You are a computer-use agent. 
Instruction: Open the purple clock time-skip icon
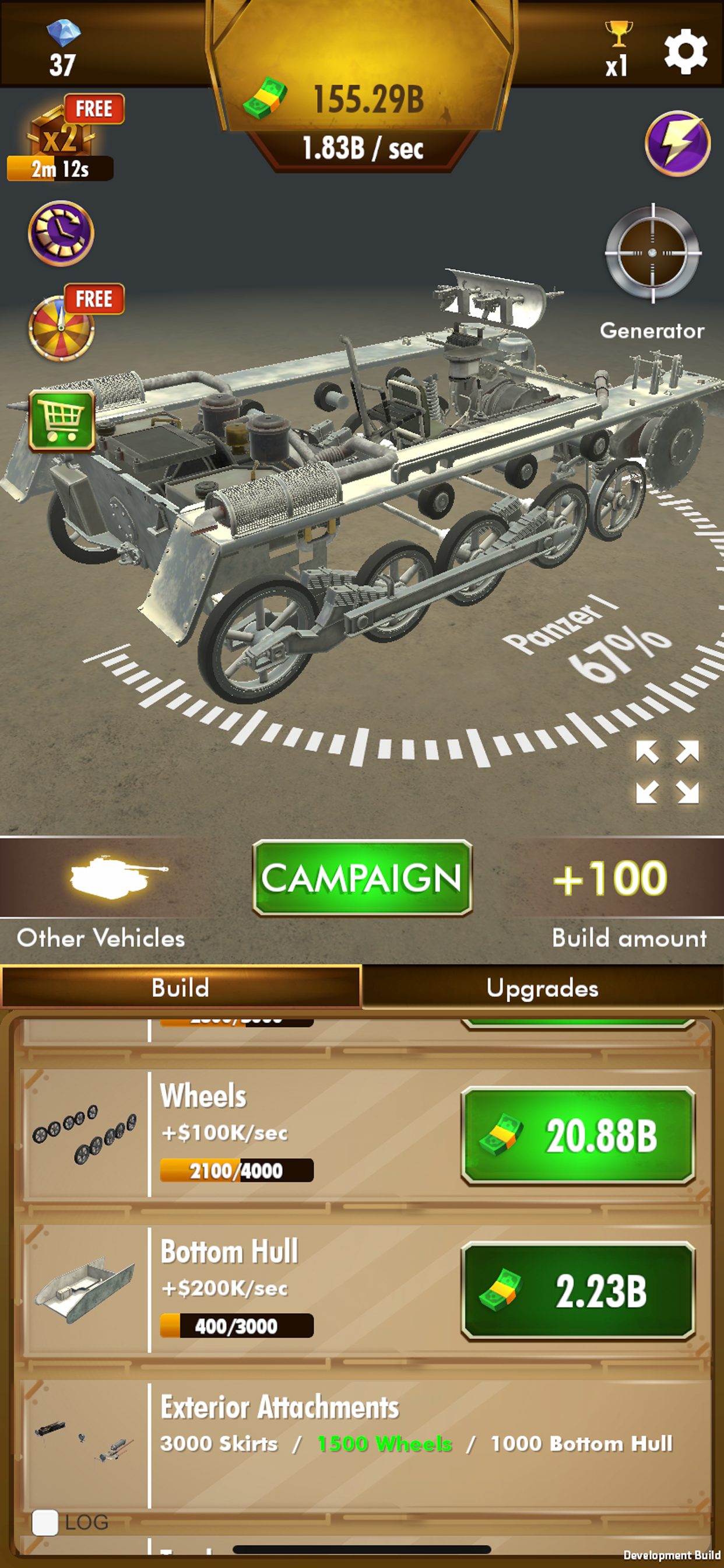click(x=61, y=233)
